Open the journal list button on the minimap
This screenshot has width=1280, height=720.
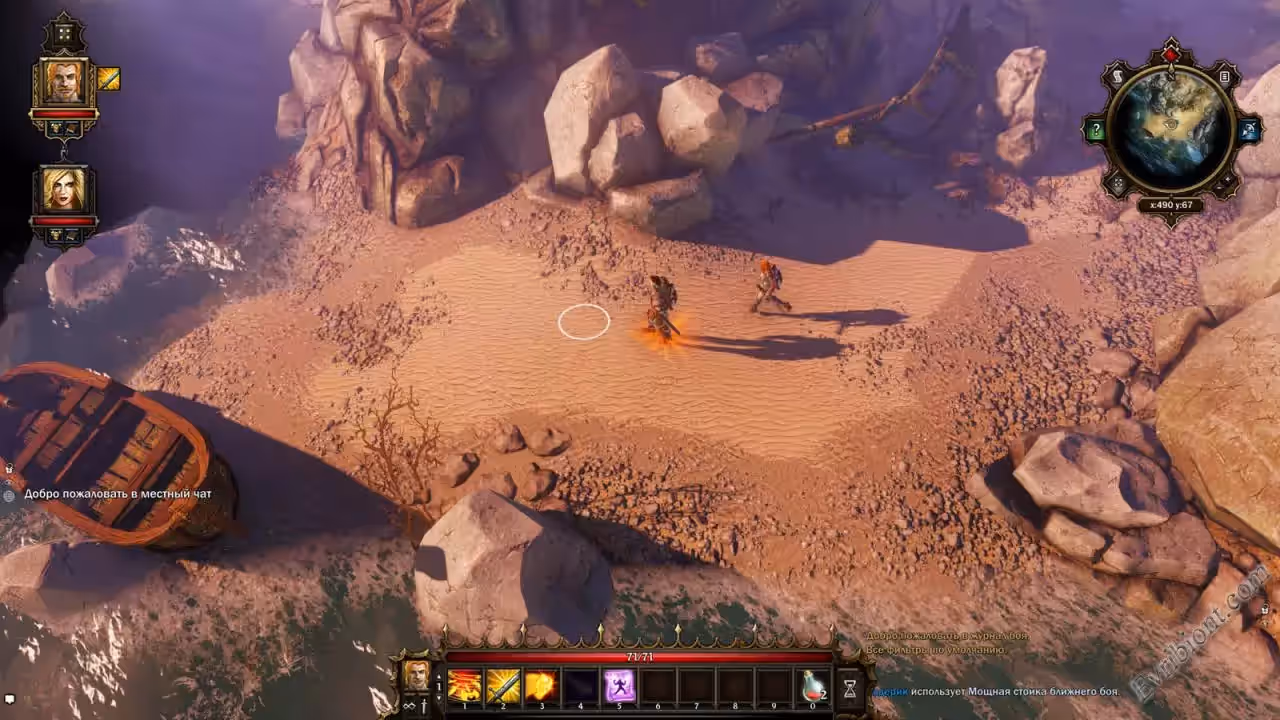click(1225, 77)
